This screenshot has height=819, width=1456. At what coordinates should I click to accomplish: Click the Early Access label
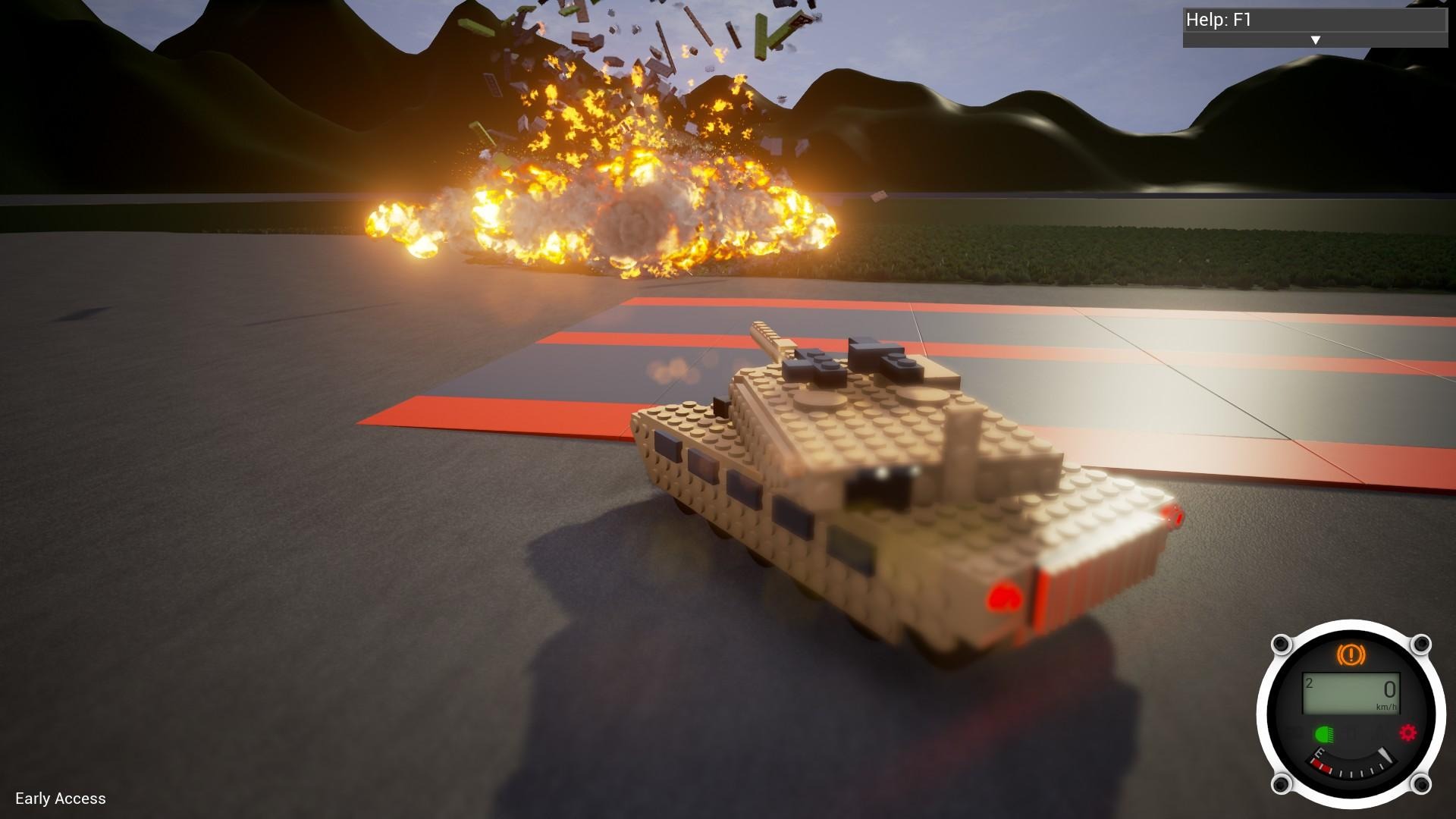(62, 799)
